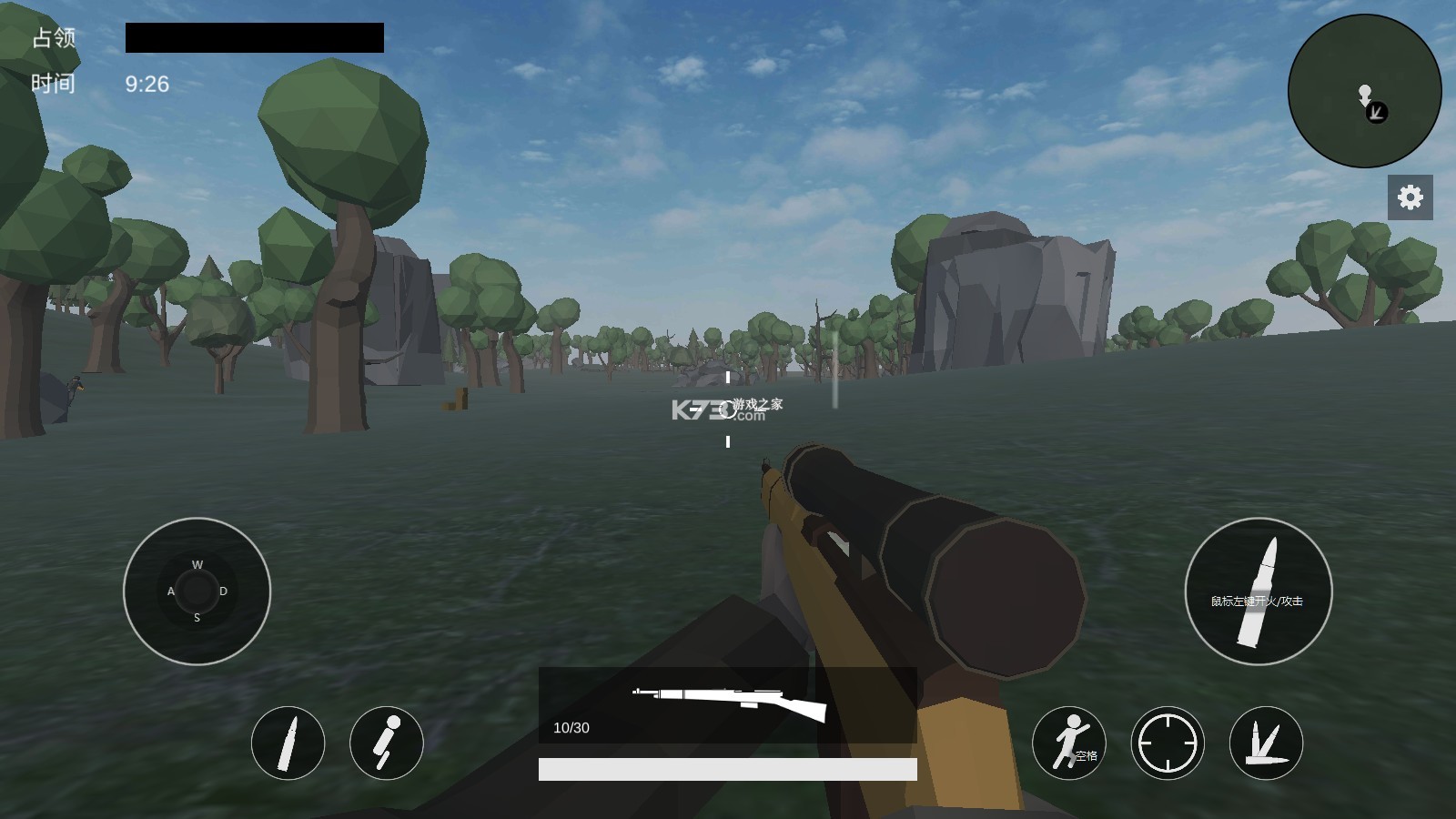Image resolution: width=1456 pixels, height=819 pixels.
Task: Click the center of the movement joystick
Action: click(196, 591)
